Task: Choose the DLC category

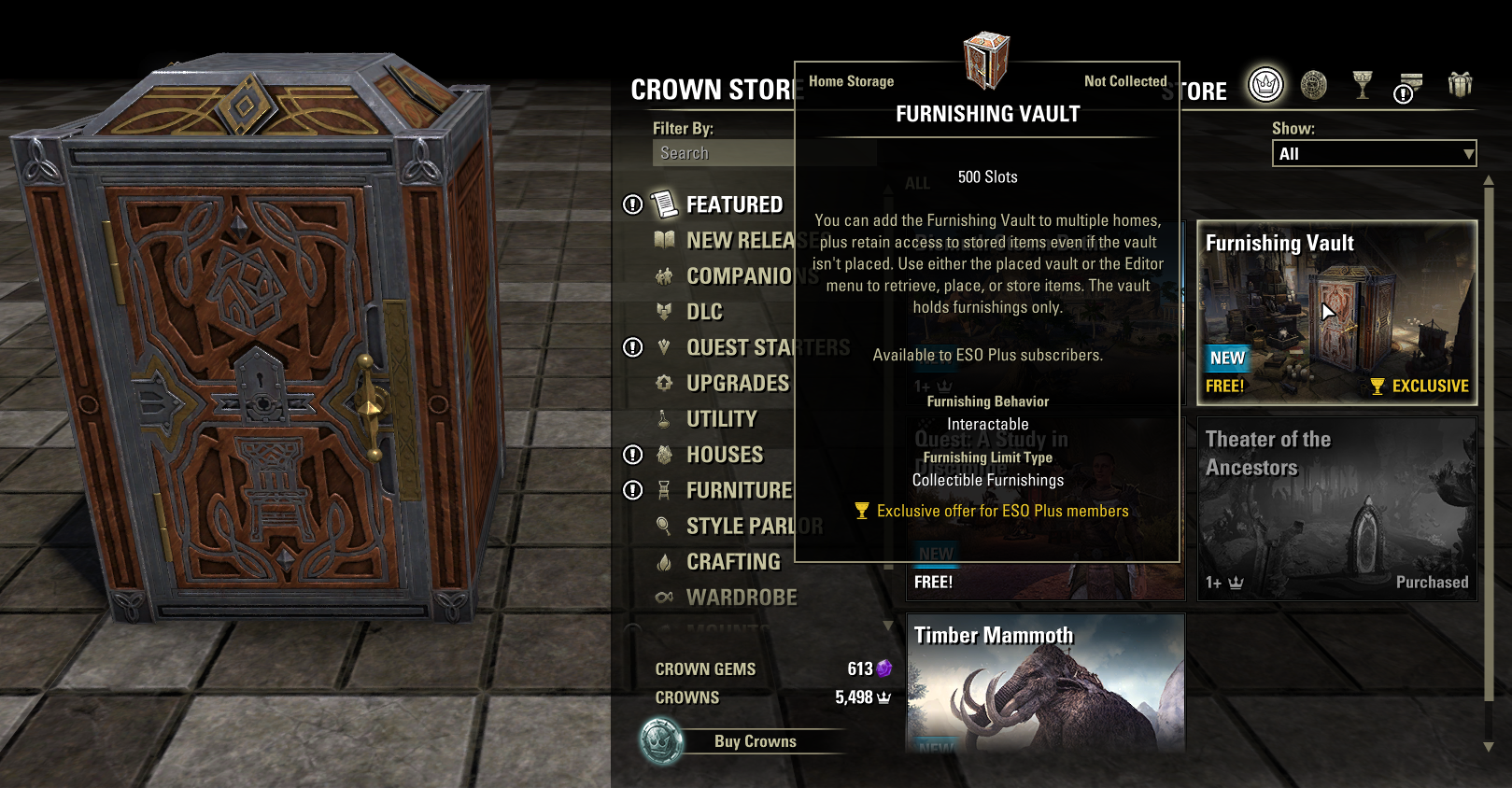Action: 704,312
